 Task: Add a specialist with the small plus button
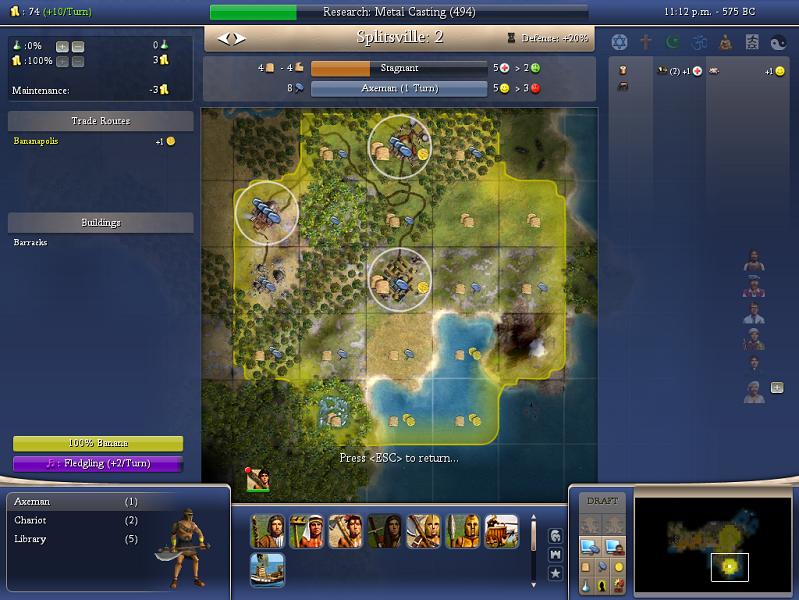(x=777, y=388)
